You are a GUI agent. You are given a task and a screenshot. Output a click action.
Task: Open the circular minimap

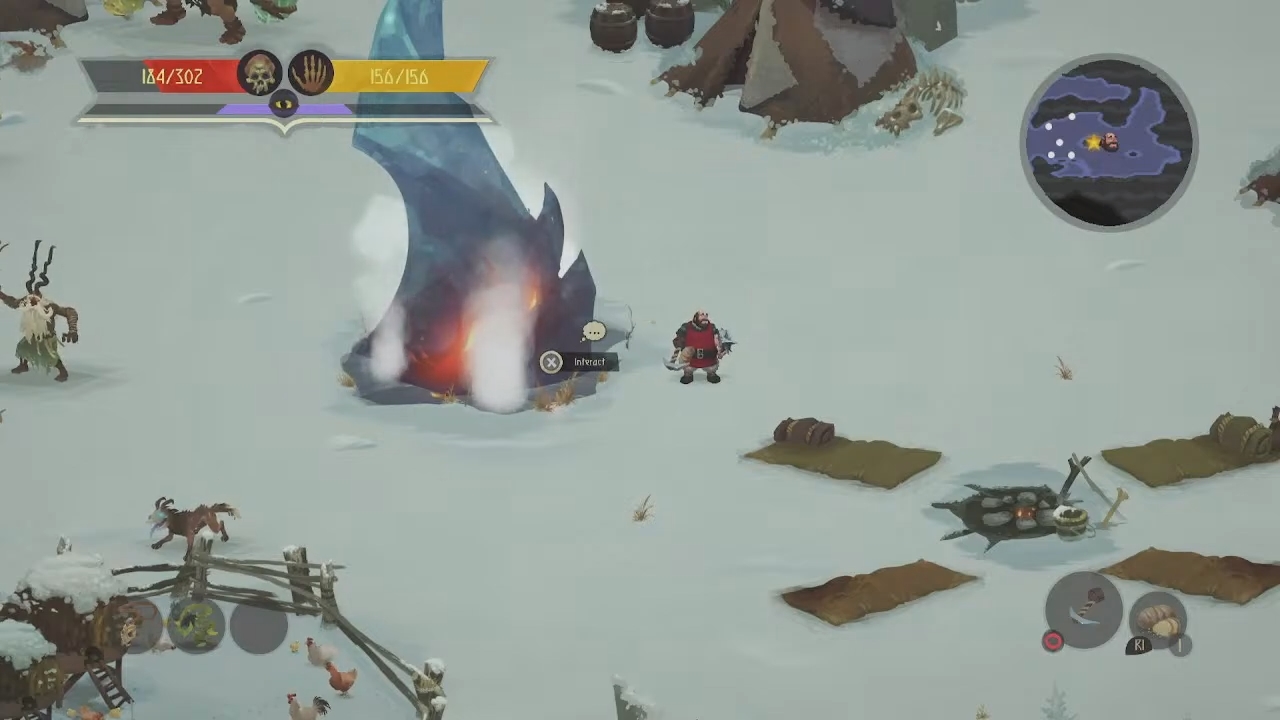[1108, 143]
